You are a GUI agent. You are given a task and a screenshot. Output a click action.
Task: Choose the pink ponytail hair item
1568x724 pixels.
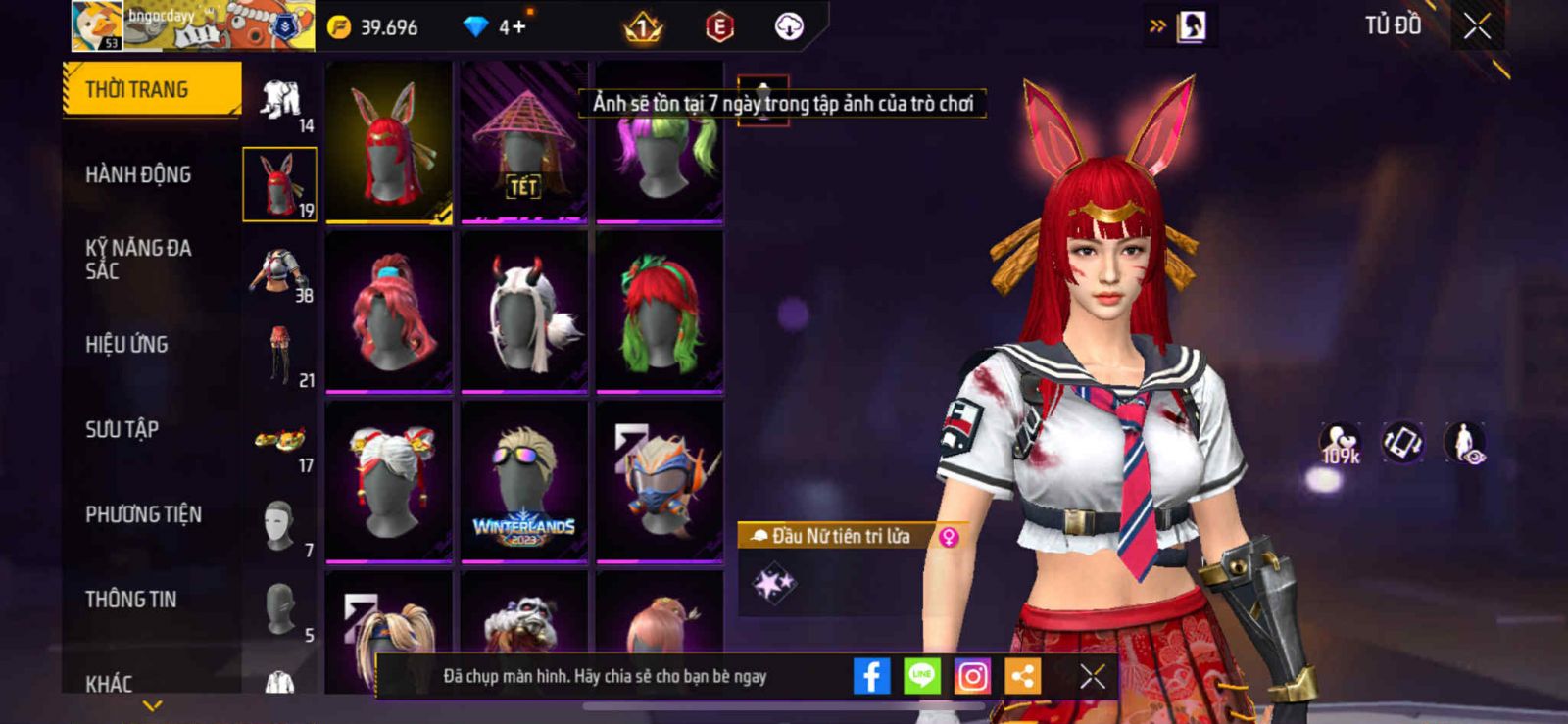(389, 312)
